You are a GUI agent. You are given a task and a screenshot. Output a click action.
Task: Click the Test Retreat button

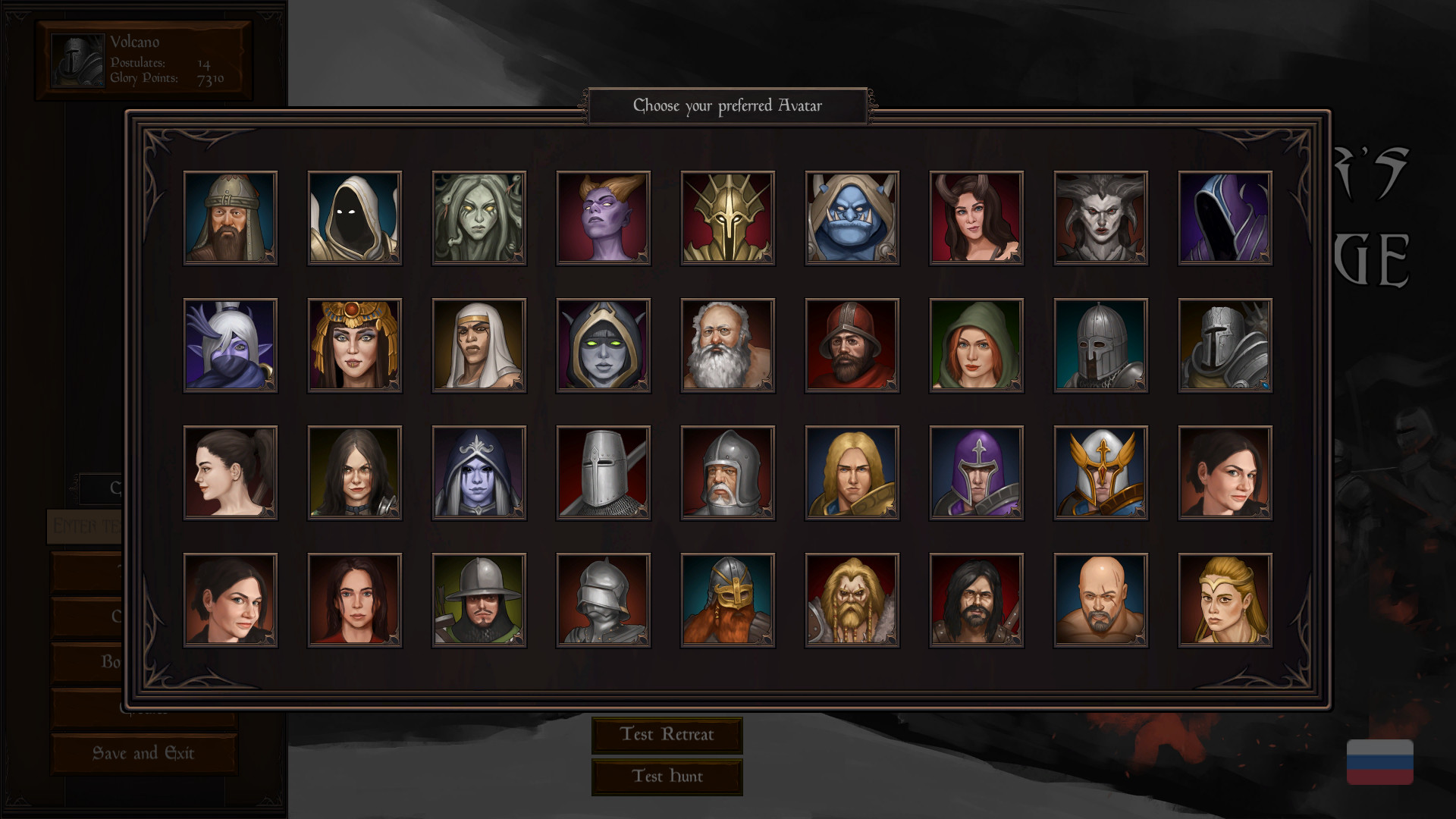[x=667, y=734]
